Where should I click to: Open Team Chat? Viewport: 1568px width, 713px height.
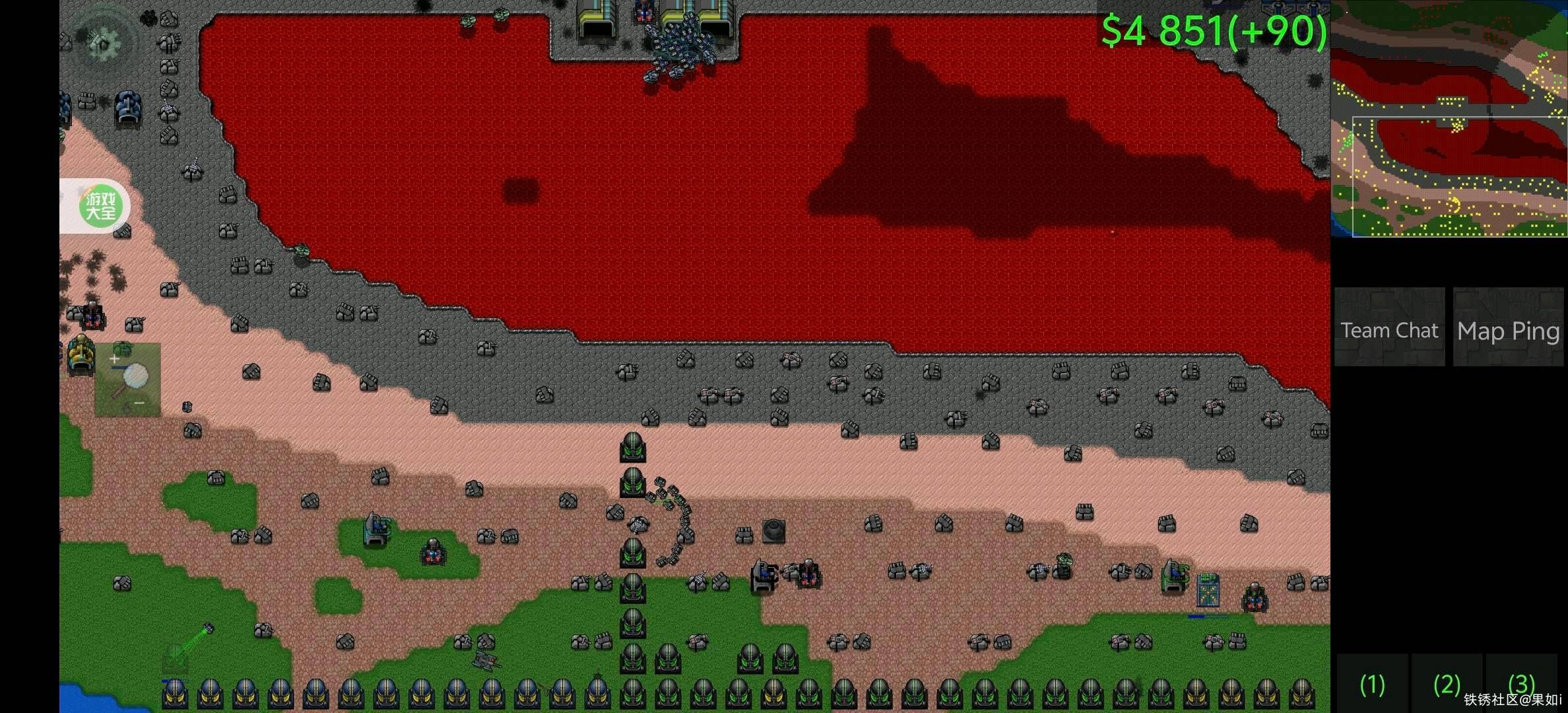pos(1389,328)
